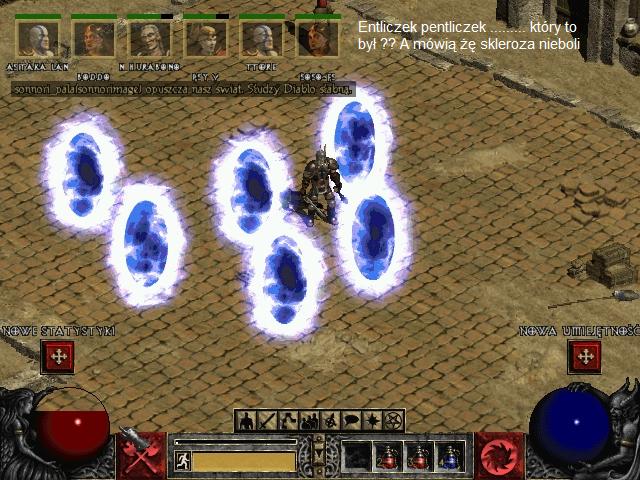
Task: Select the Ttore party portrait
Action: pyautogui.click(x=260, y=39)
